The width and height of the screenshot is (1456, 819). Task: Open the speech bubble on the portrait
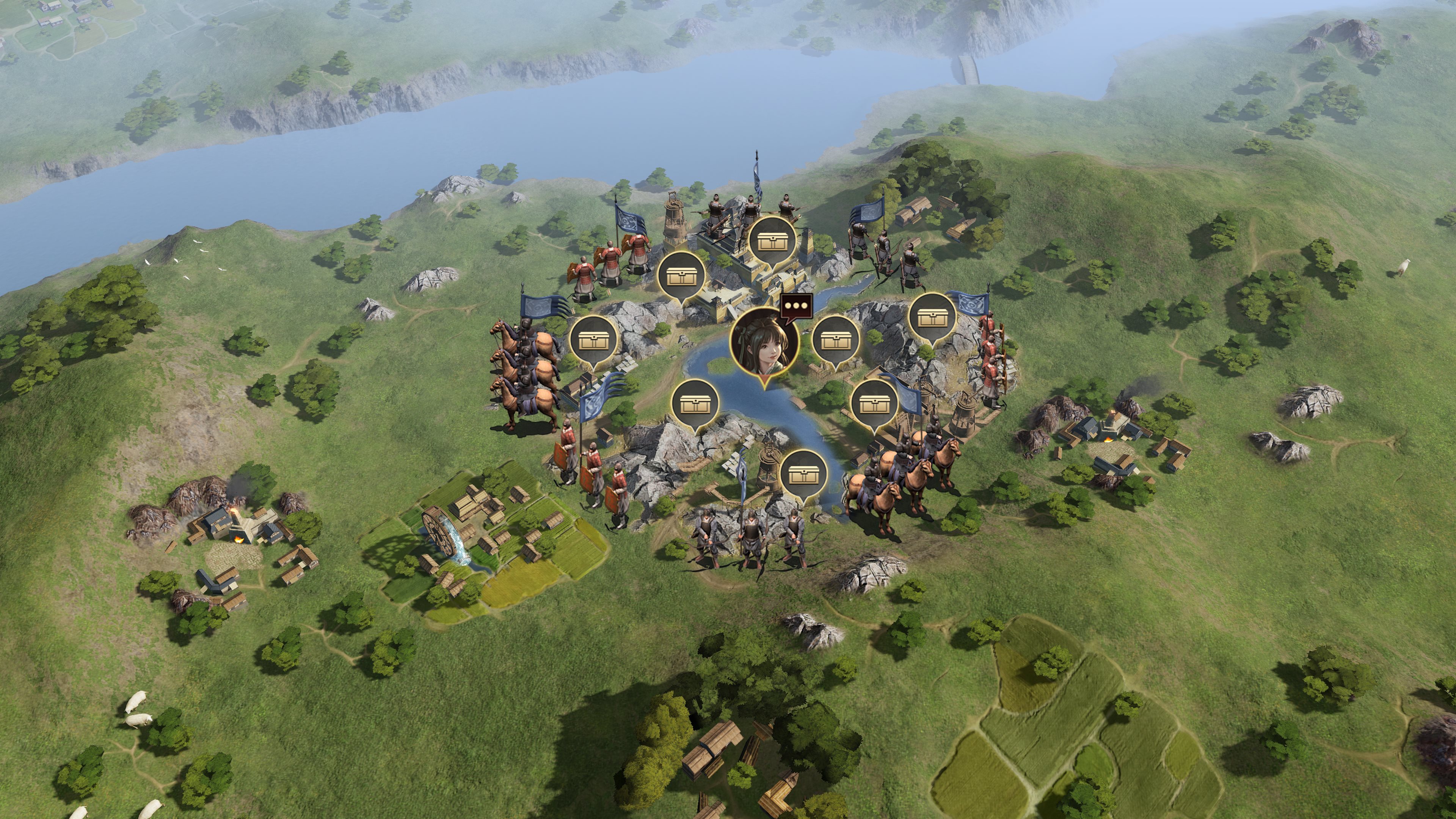click(797, 306)
